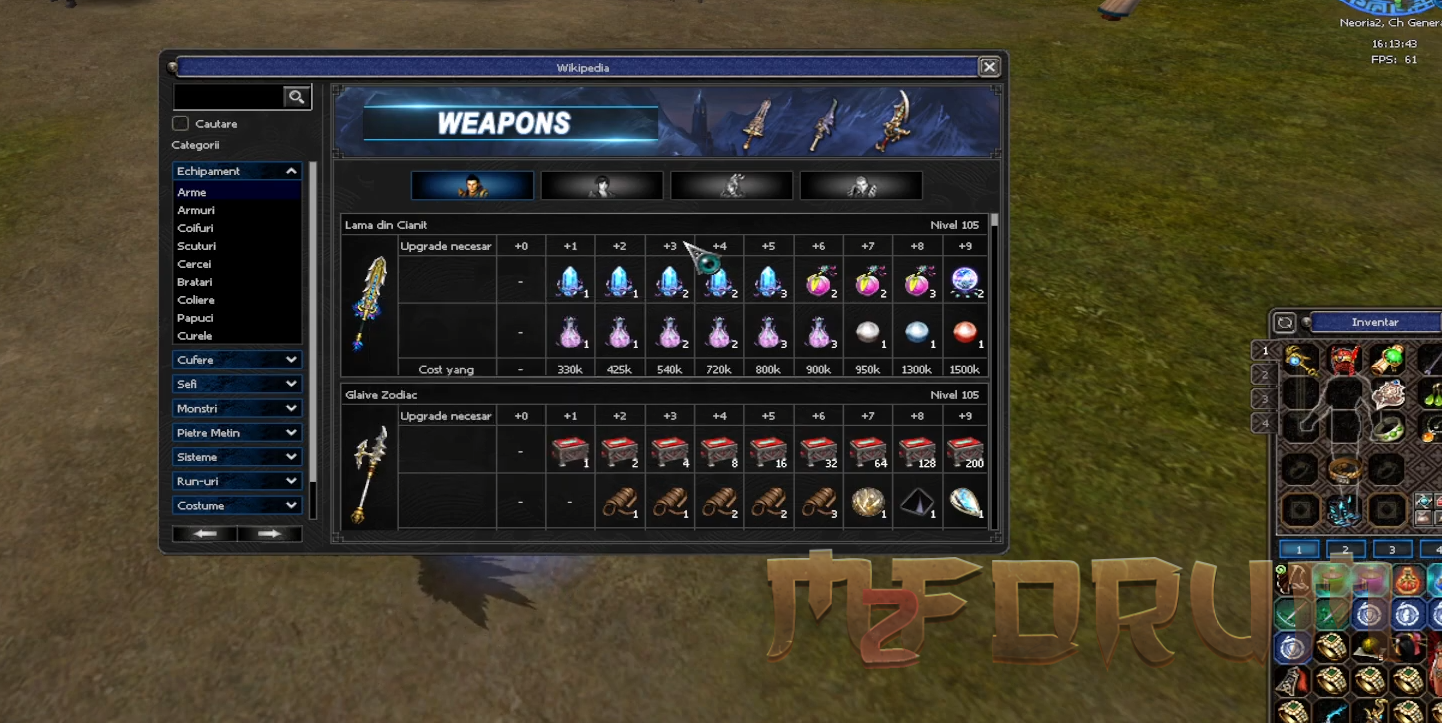This screenshot has height=723, width=1442.
Task: Open the Costume category
Action: click(x=237, y=506)
